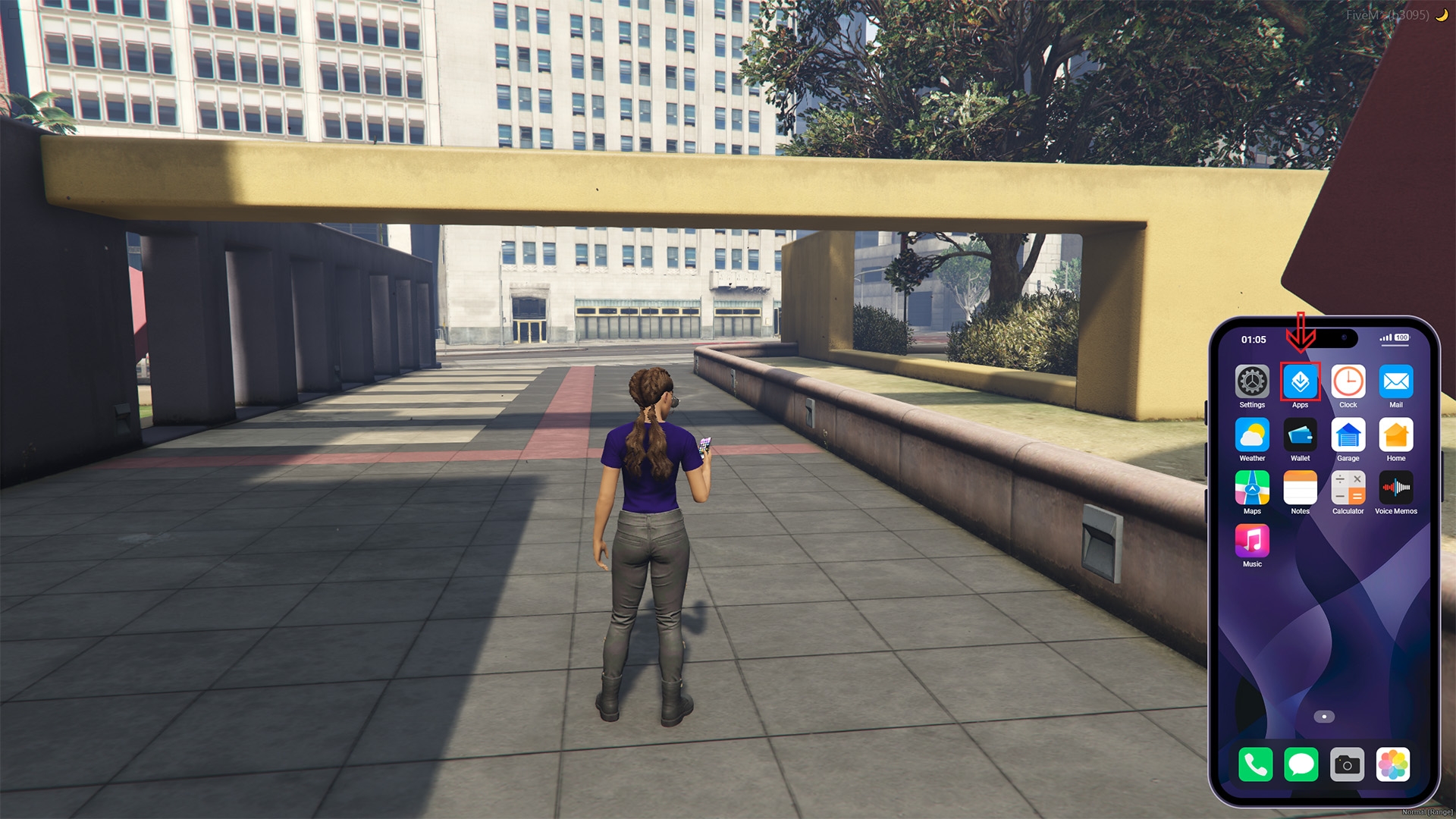1456x819 pixels.
Task: Launch the Calculator app
Action: click(1348, 488)
